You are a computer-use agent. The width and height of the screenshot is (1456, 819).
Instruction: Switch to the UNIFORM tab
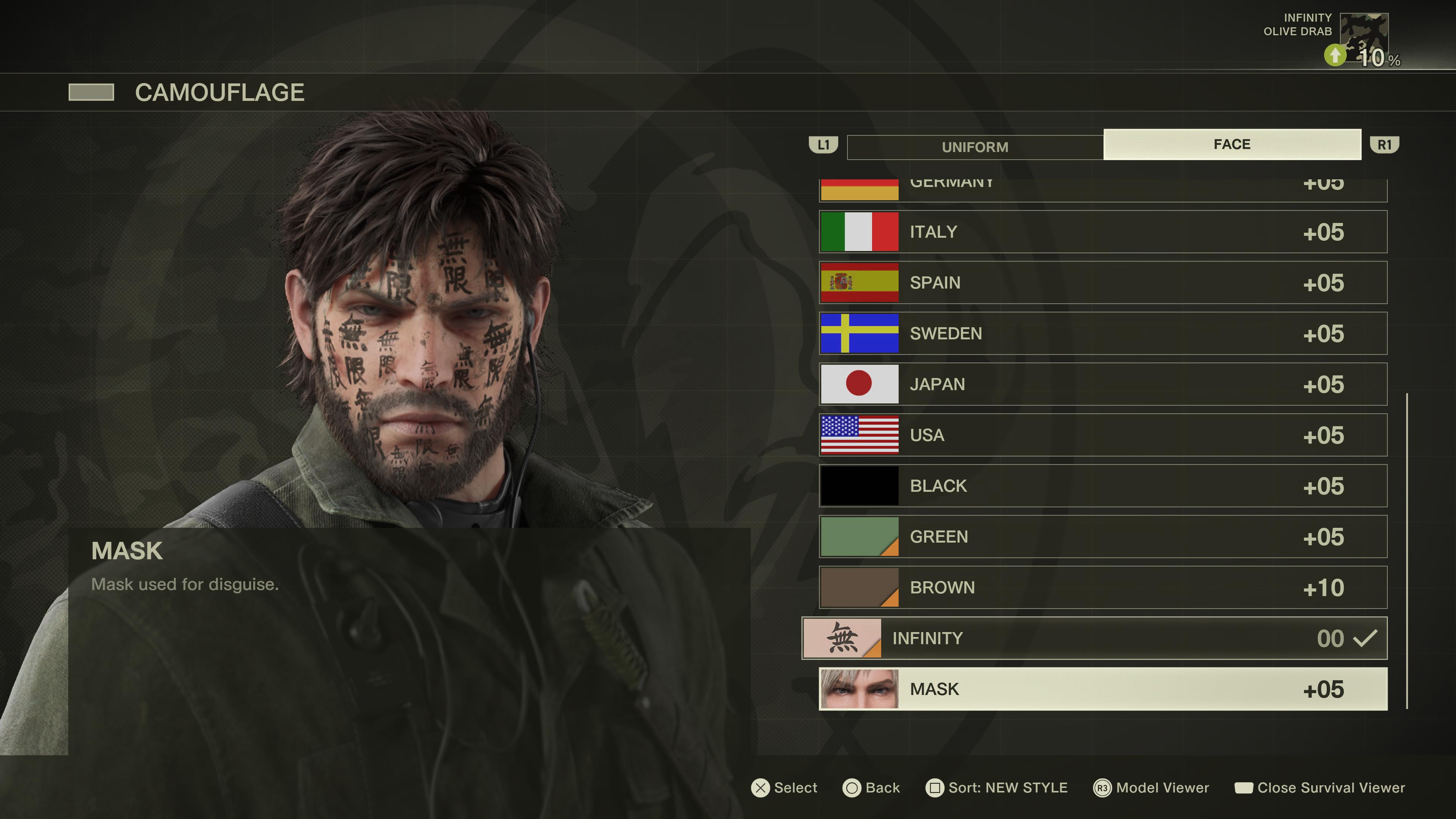(x=974, y=147)
